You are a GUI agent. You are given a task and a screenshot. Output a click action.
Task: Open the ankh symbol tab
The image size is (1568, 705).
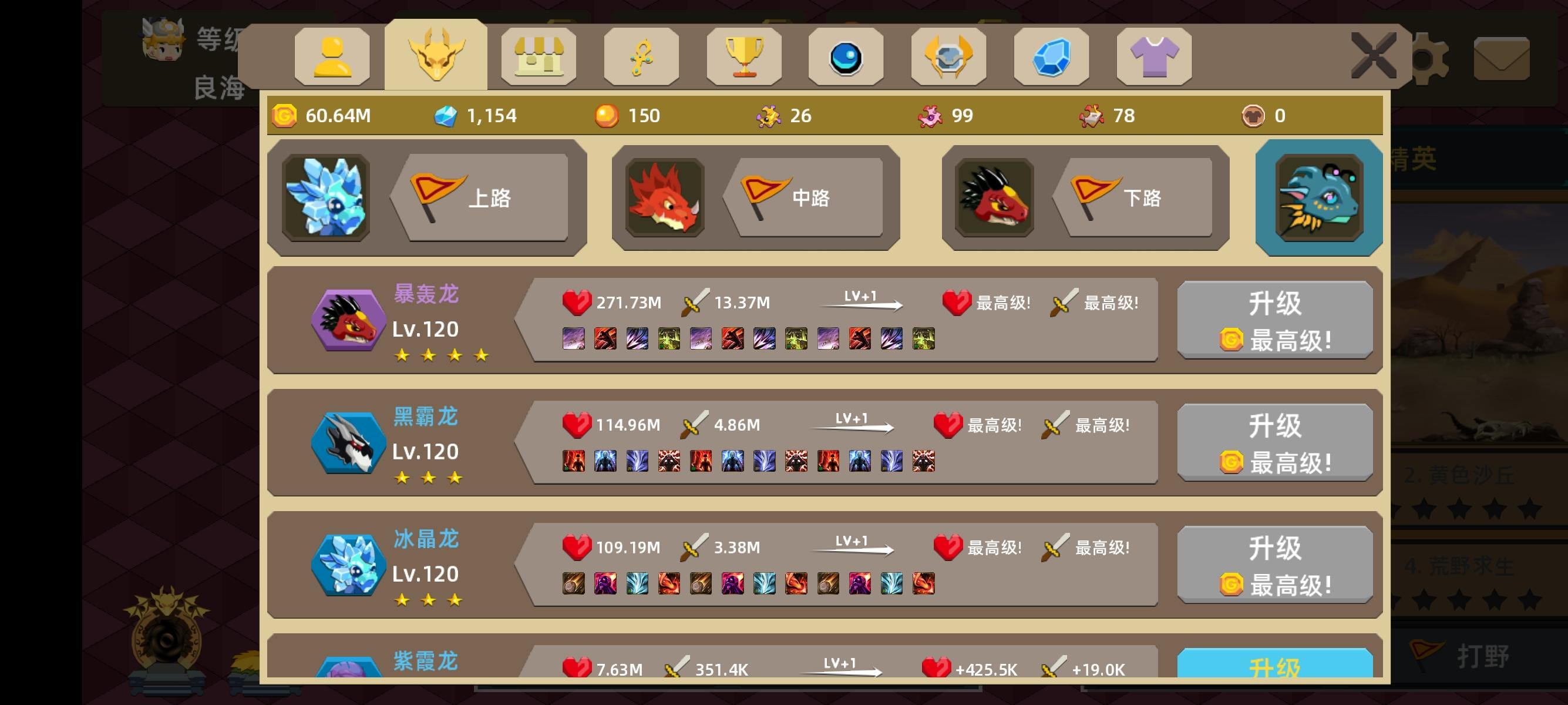pos(641,56)
